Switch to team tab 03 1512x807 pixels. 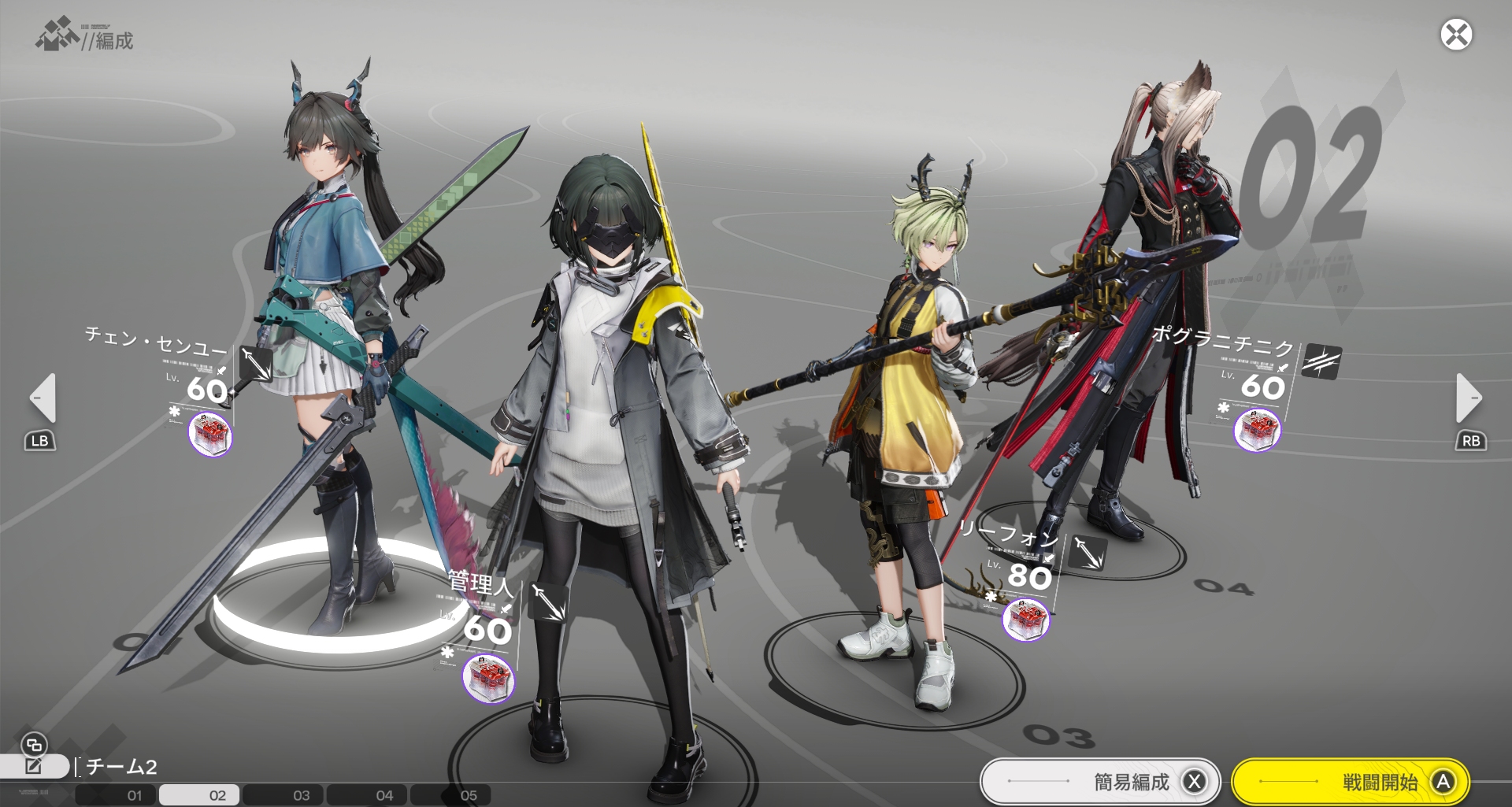pyautogui.click(x=302, y=795)
